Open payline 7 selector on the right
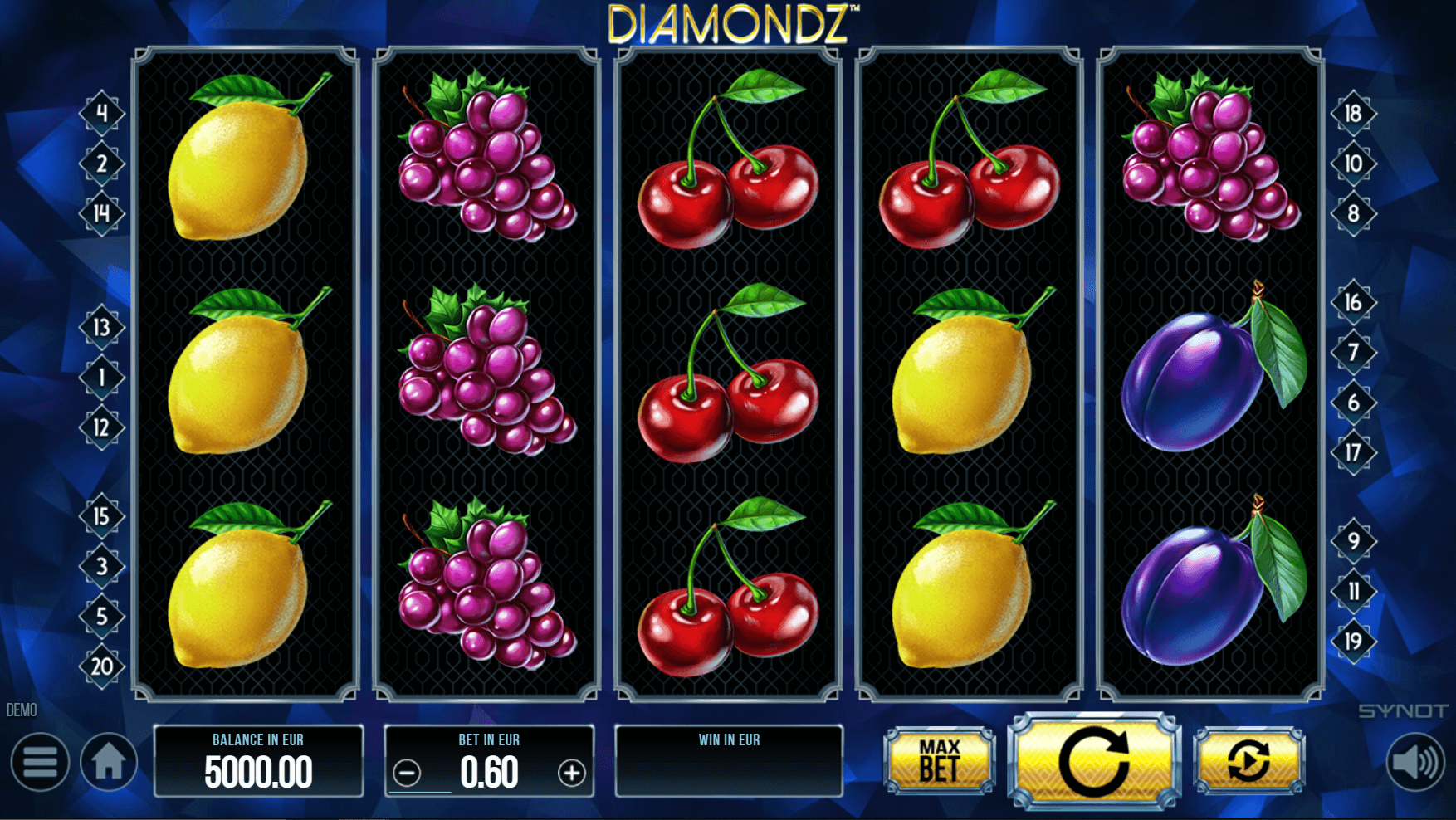This screenshot has height=820, width=1456. tap(1356, 354)
